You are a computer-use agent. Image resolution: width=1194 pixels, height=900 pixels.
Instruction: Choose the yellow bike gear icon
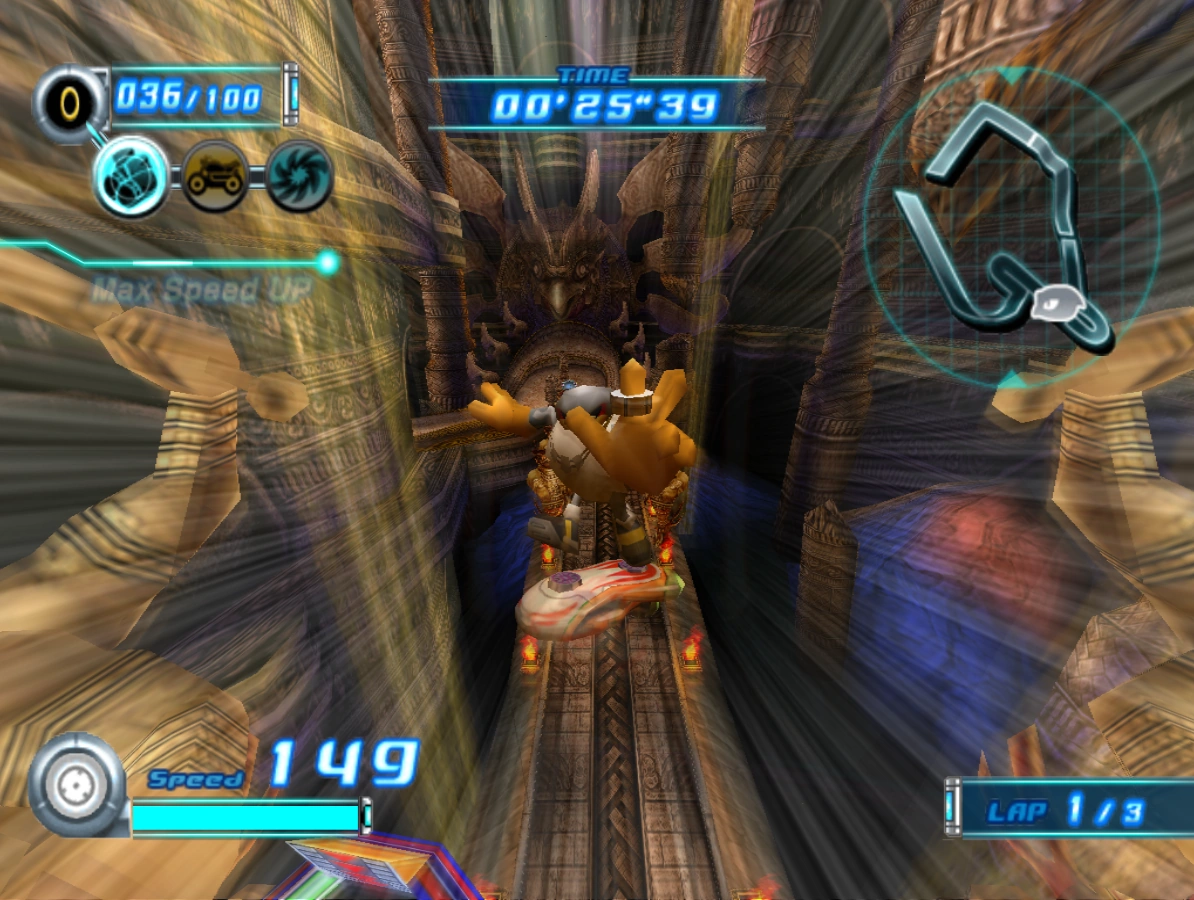[214, 177]
